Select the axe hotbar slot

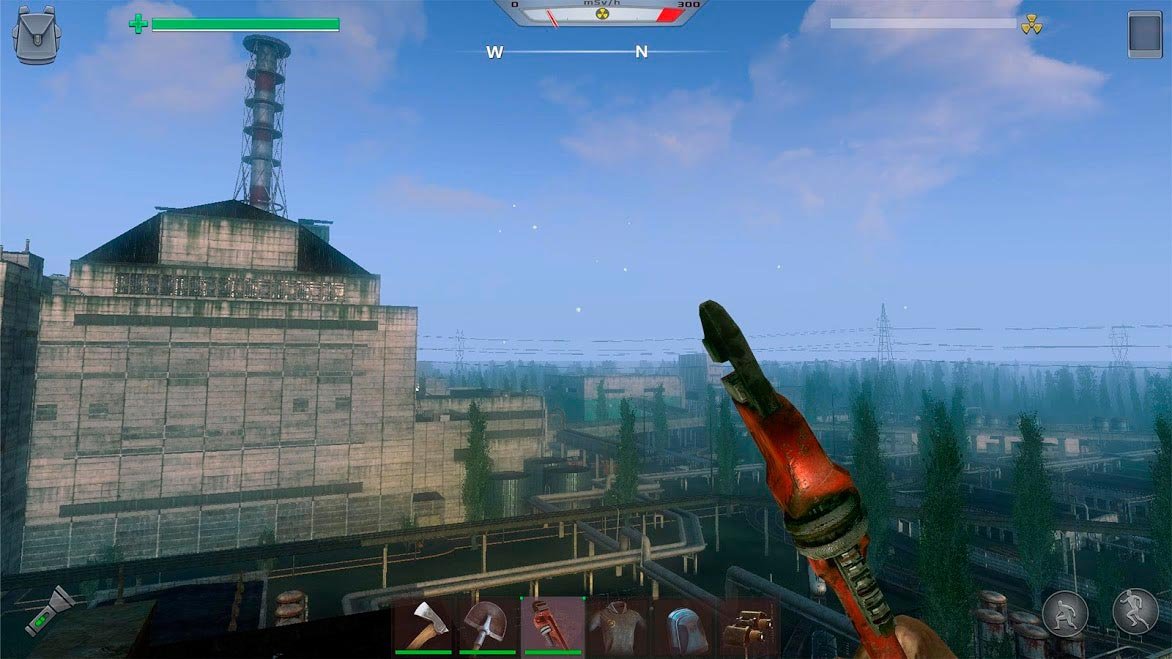tap(423, 626)
